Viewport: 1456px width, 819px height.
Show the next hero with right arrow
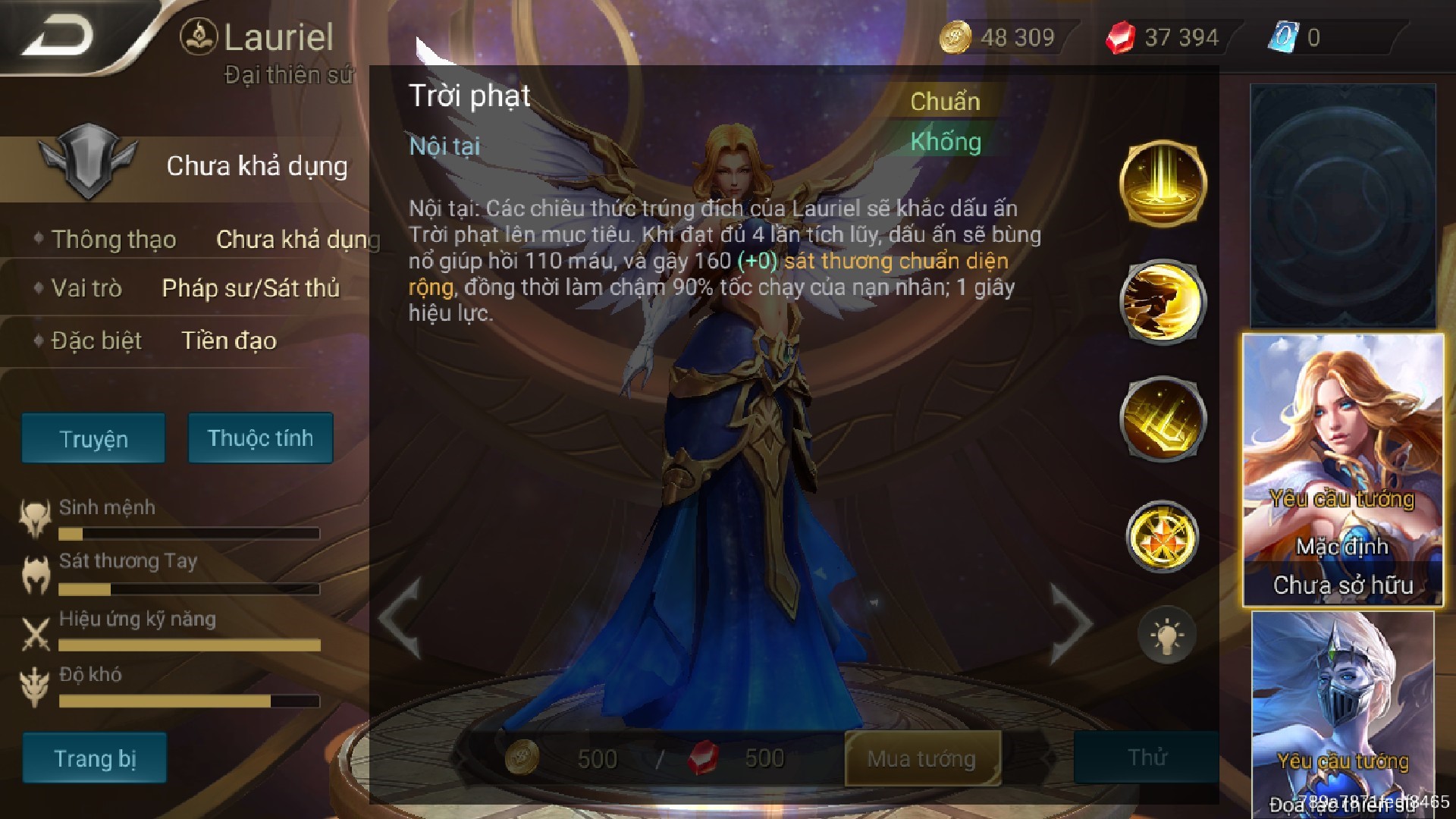pos(1071,622)
